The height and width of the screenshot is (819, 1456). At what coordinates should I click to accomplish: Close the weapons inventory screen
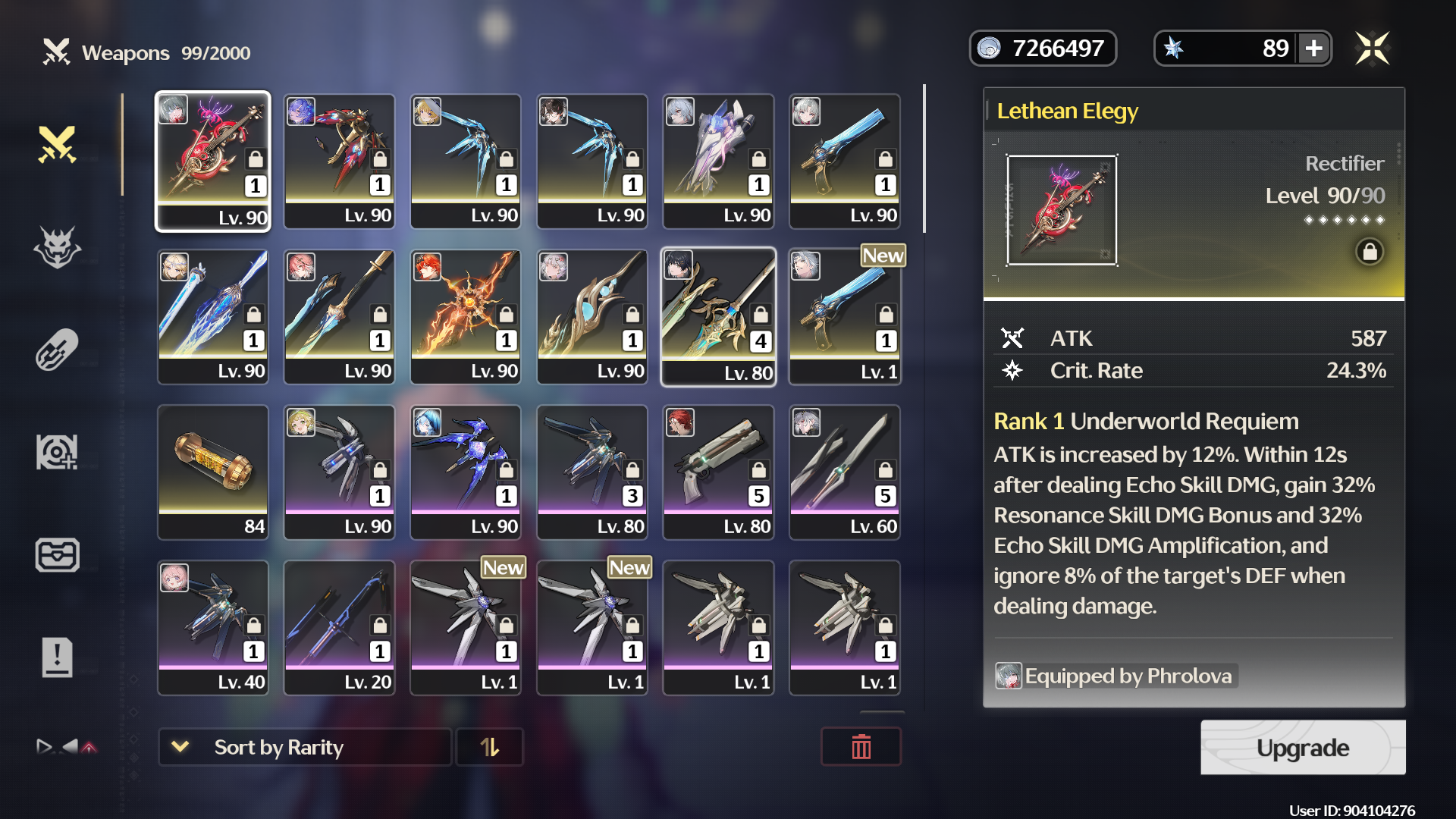[1372, 49]
